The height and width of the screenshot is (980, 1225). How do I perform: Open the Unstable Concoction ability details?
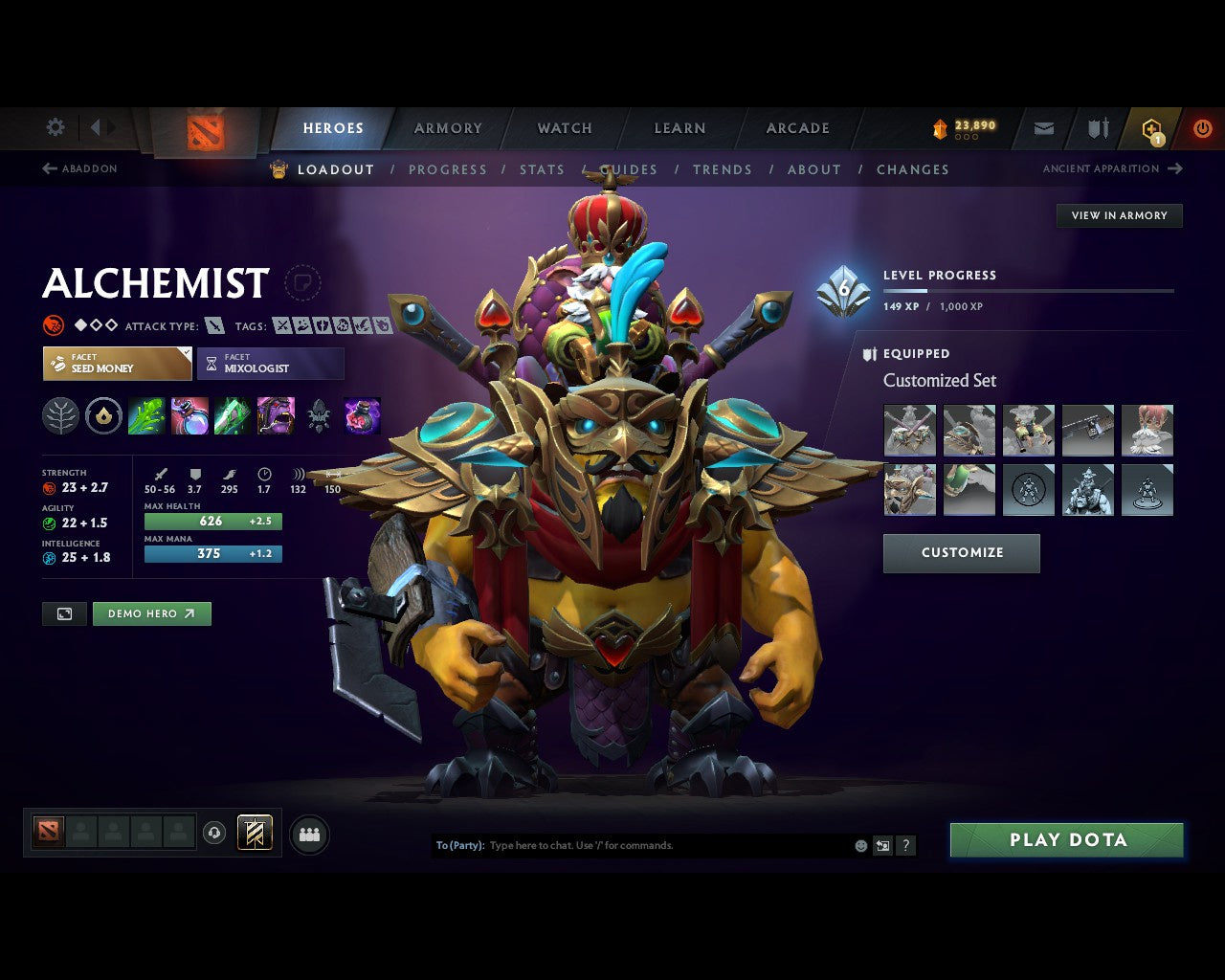[190, 415]
